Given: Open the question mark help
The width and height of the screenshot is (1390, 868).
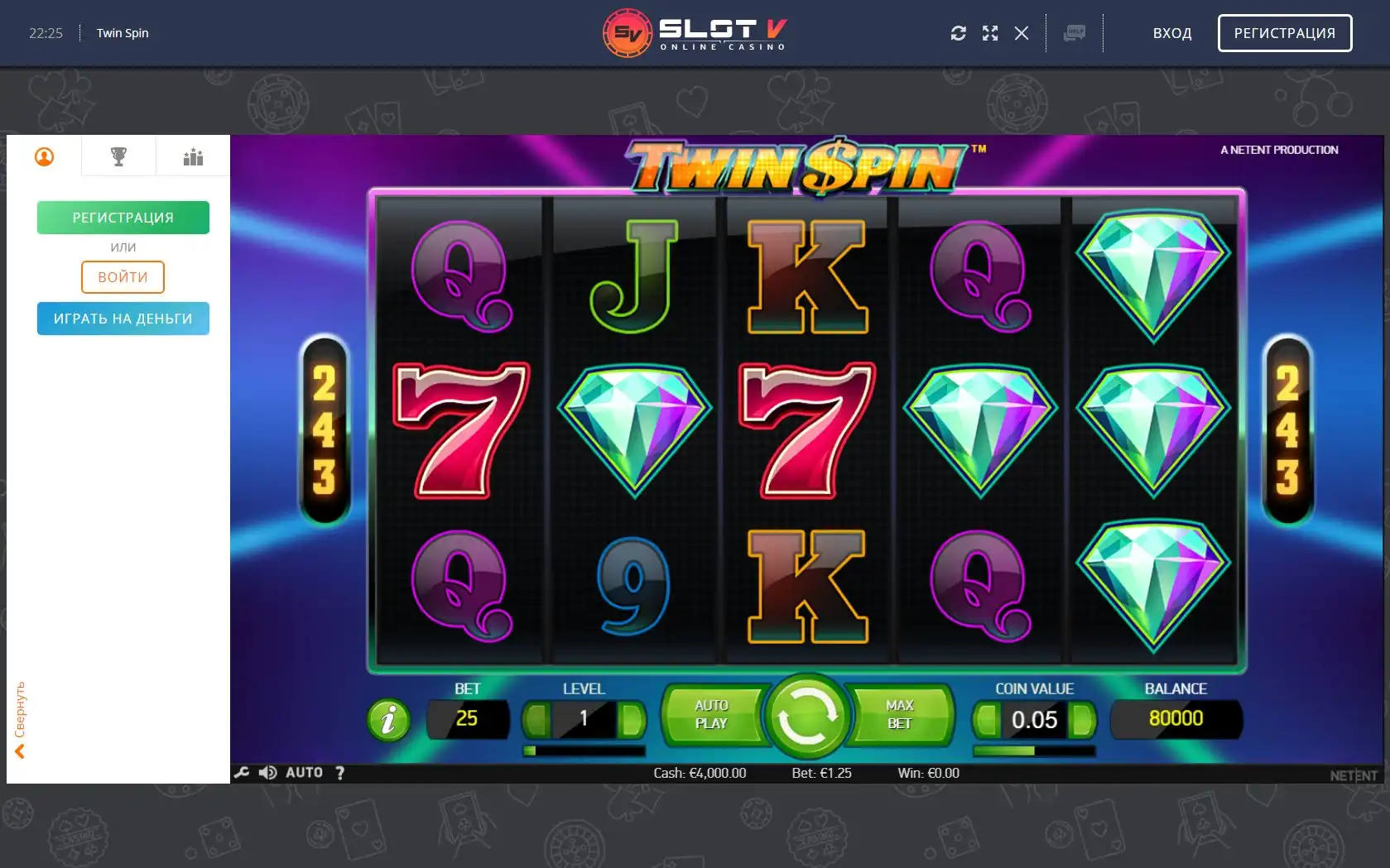Looking at the screenshot, I should 339,773.
